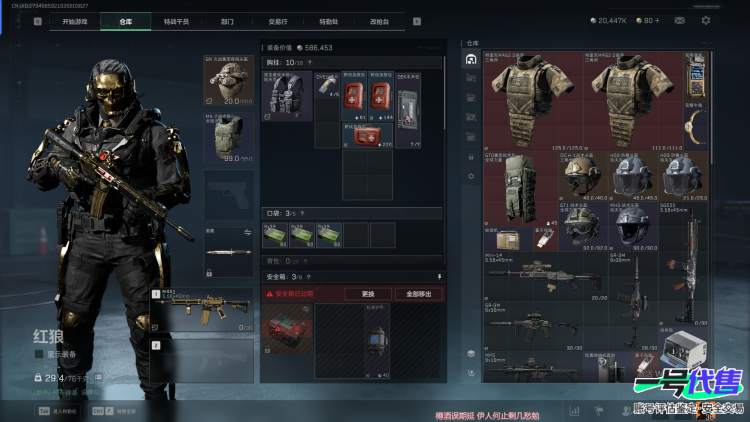
Task: Select the black chest rig item
Action: (287, 97)
